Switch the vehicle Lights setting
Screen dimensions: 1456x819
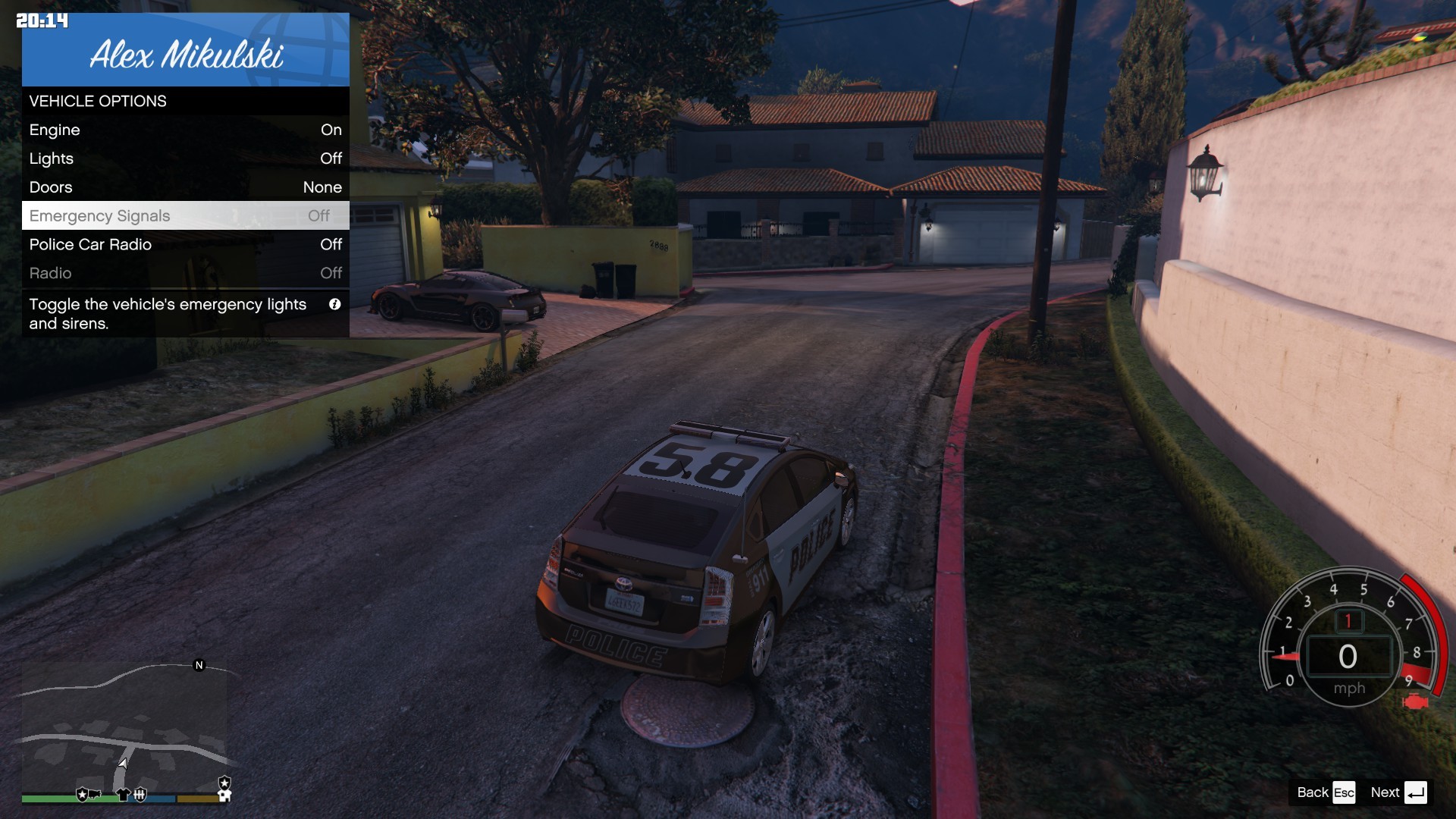(185, 158)
